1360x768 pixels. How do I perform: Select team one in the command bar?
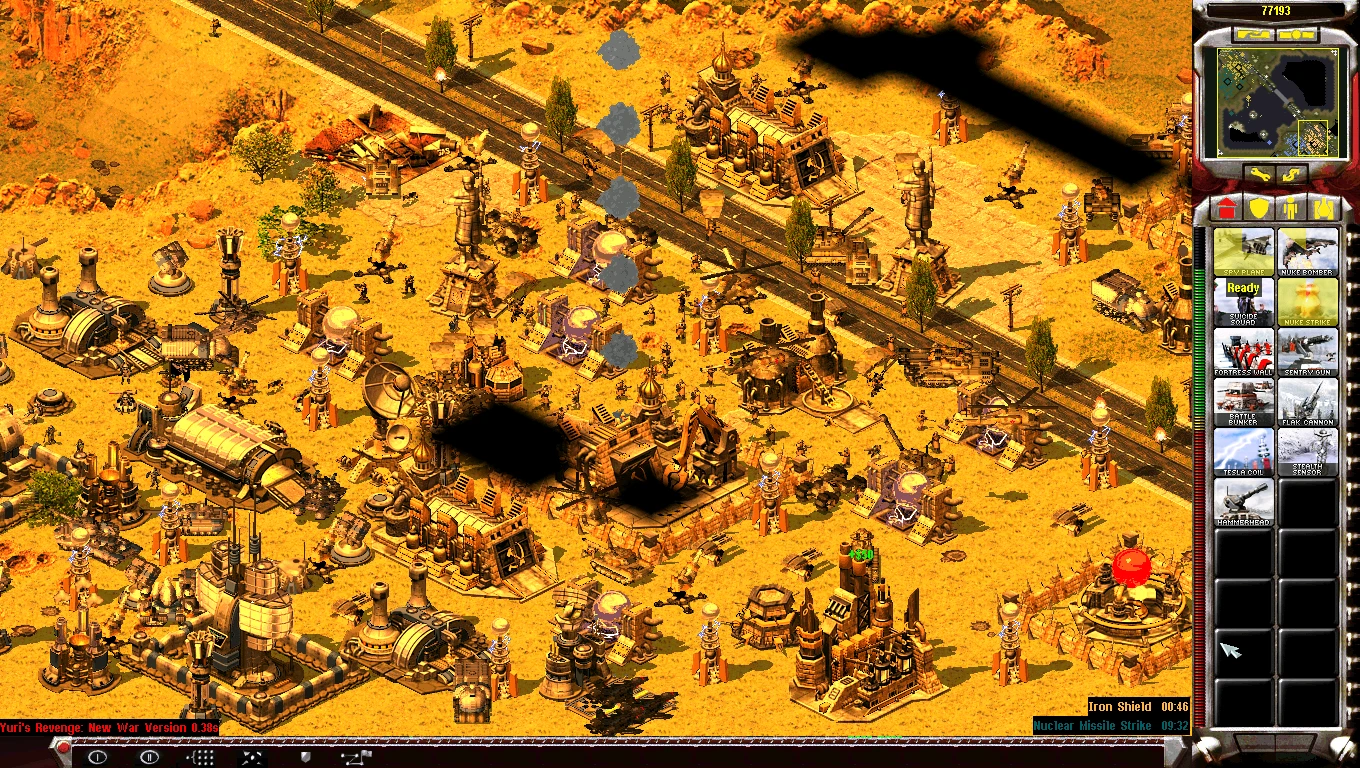pyautogui.click(x=97, y=757)
